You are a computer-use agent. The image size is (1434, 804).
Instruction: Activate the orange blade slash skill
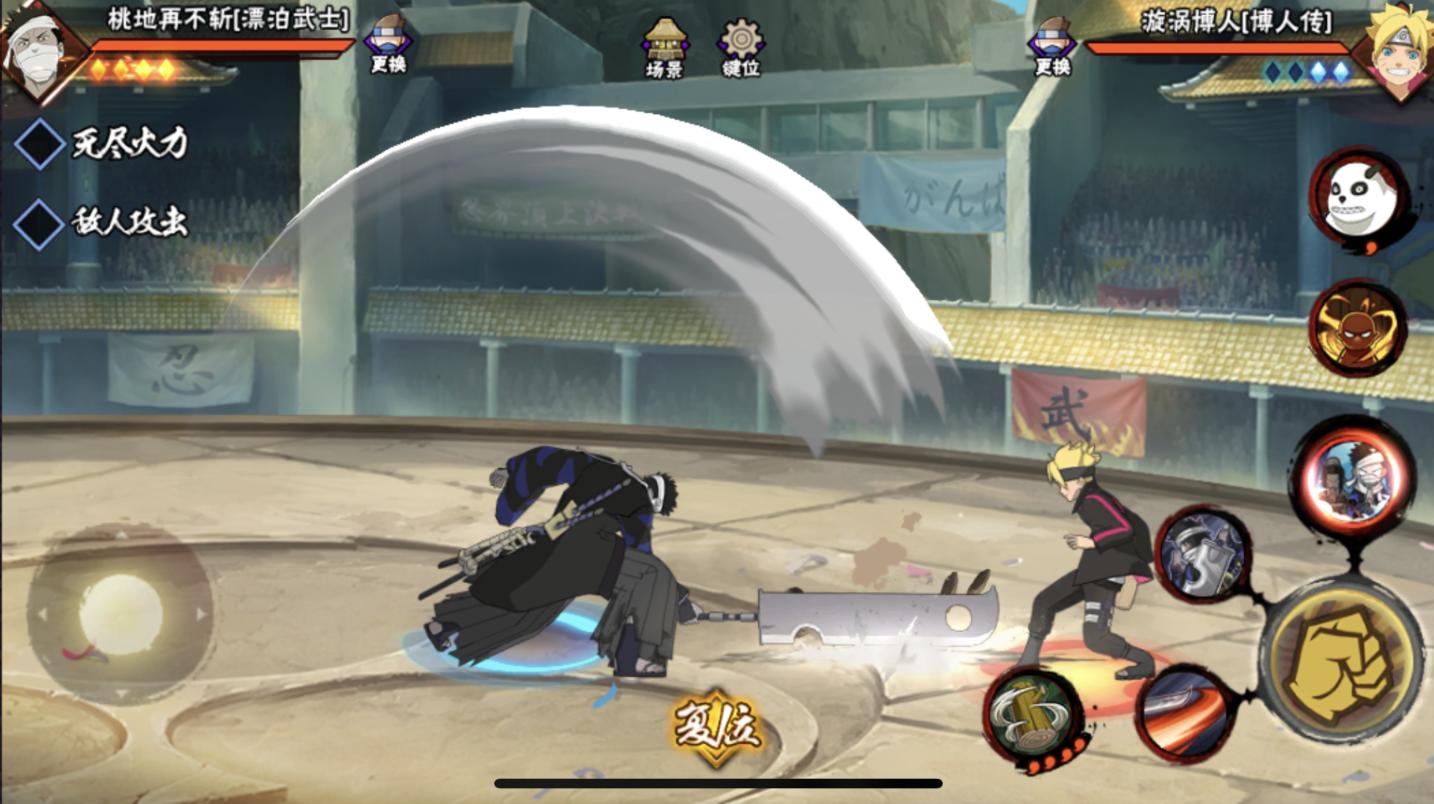pyautogui.click(x=1186, y=714)
